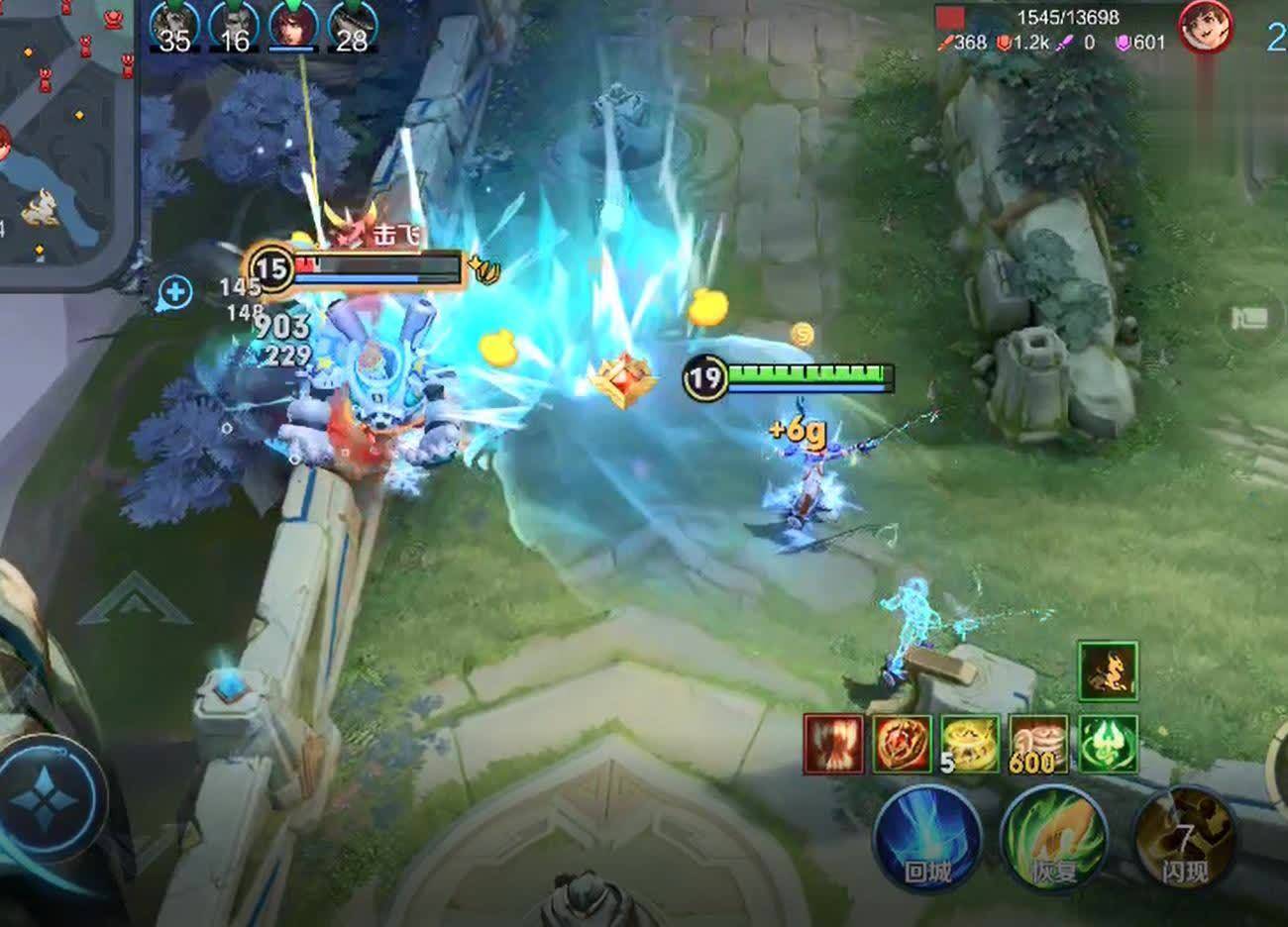Select the teammate portrait showing 35

(174, 26)
